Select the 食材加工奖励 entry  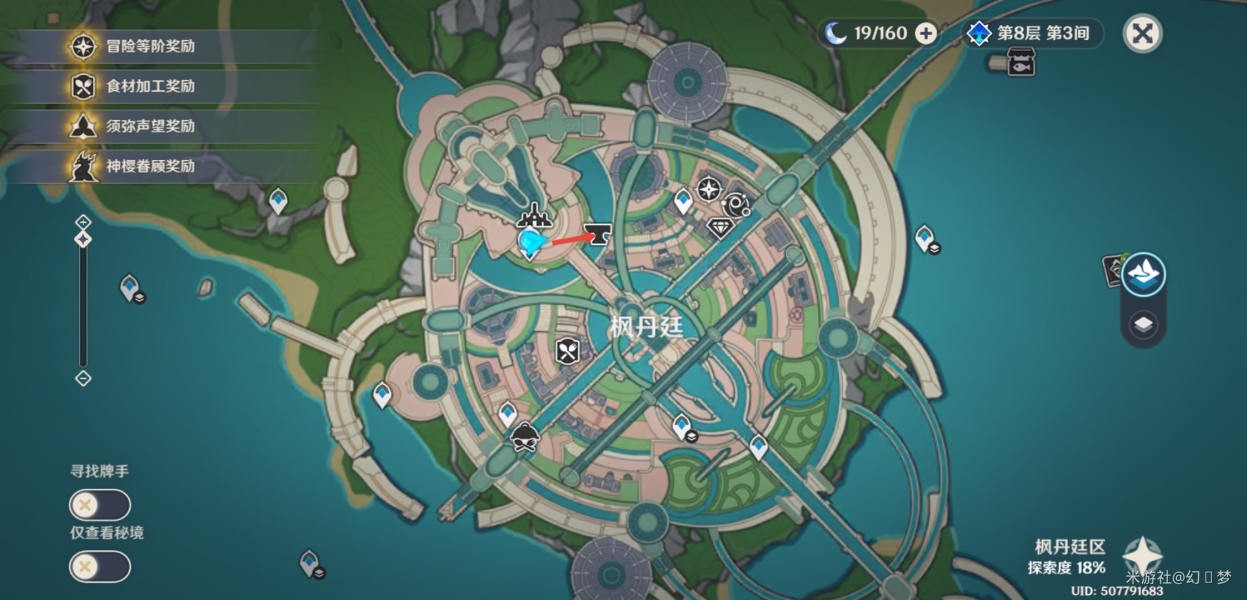150,86
